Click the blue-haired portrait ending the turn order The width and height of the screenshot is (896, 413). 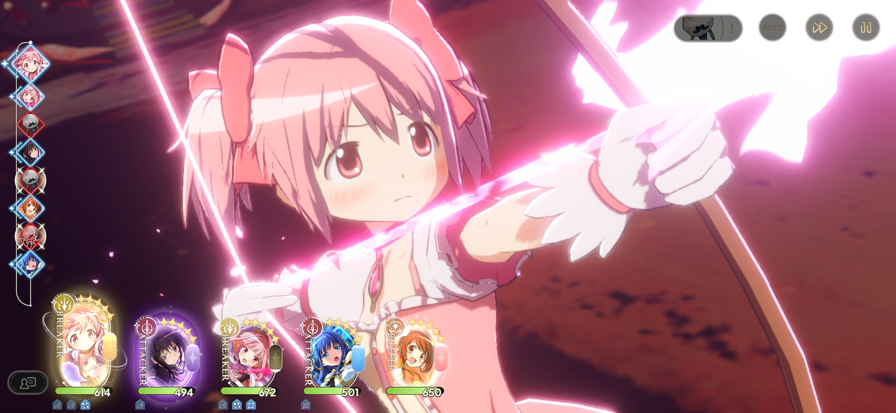[29, 265]
